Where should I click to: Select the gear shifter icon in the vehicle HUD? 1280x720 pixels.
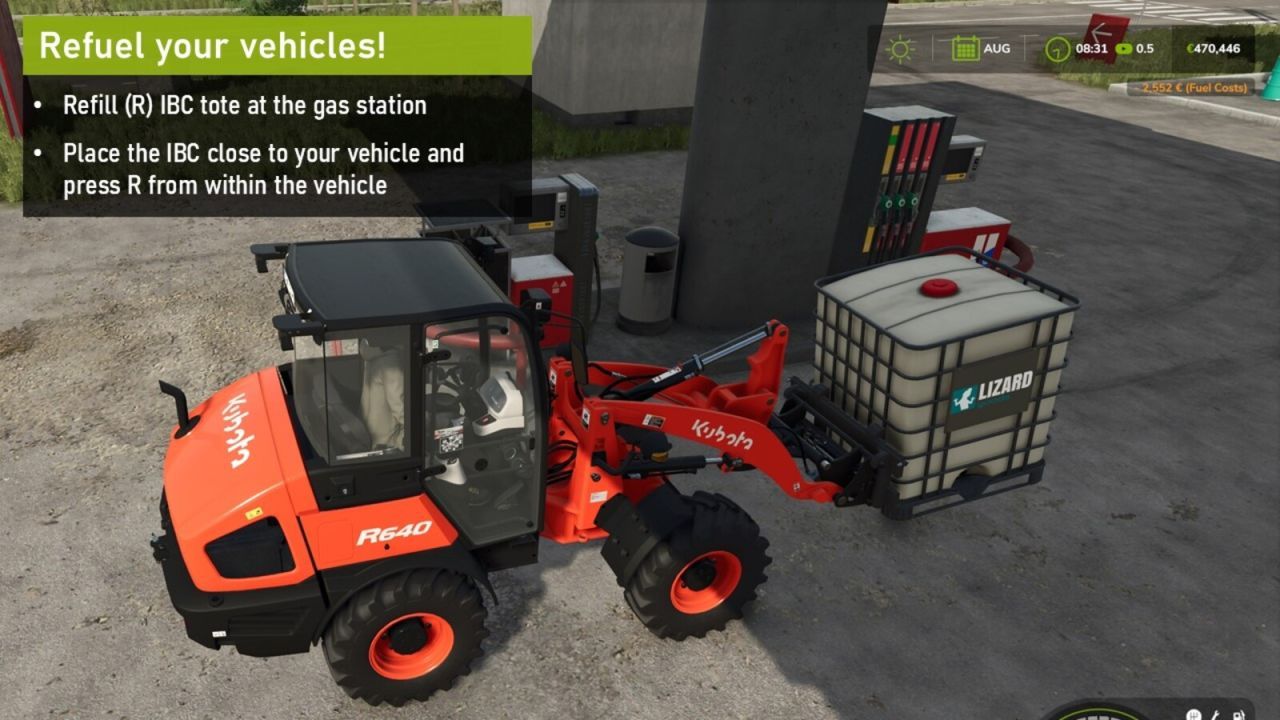(1193, 715)
